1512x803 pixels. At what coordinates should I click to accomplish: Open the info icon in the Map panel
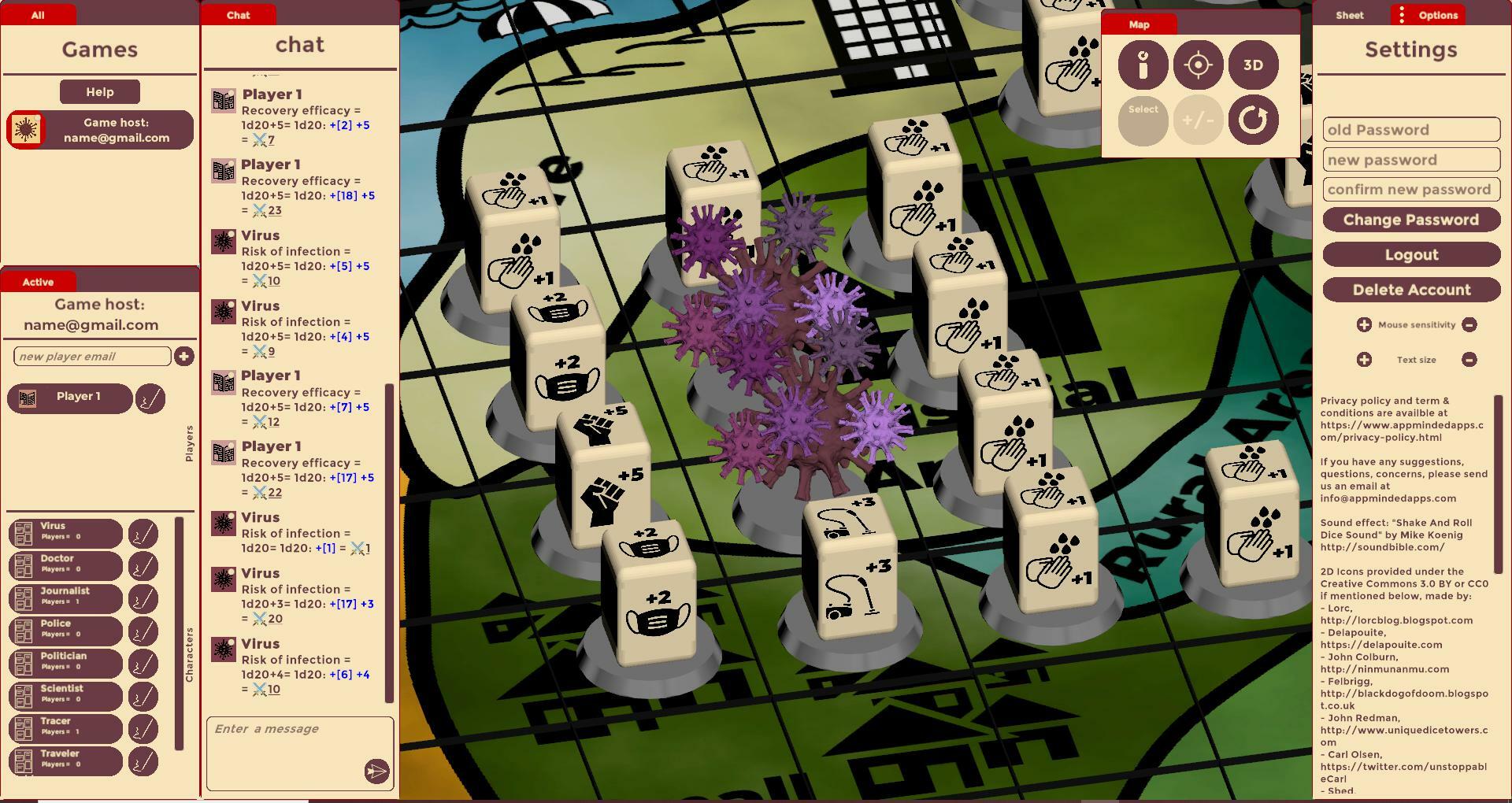[x=1143, y=65]
